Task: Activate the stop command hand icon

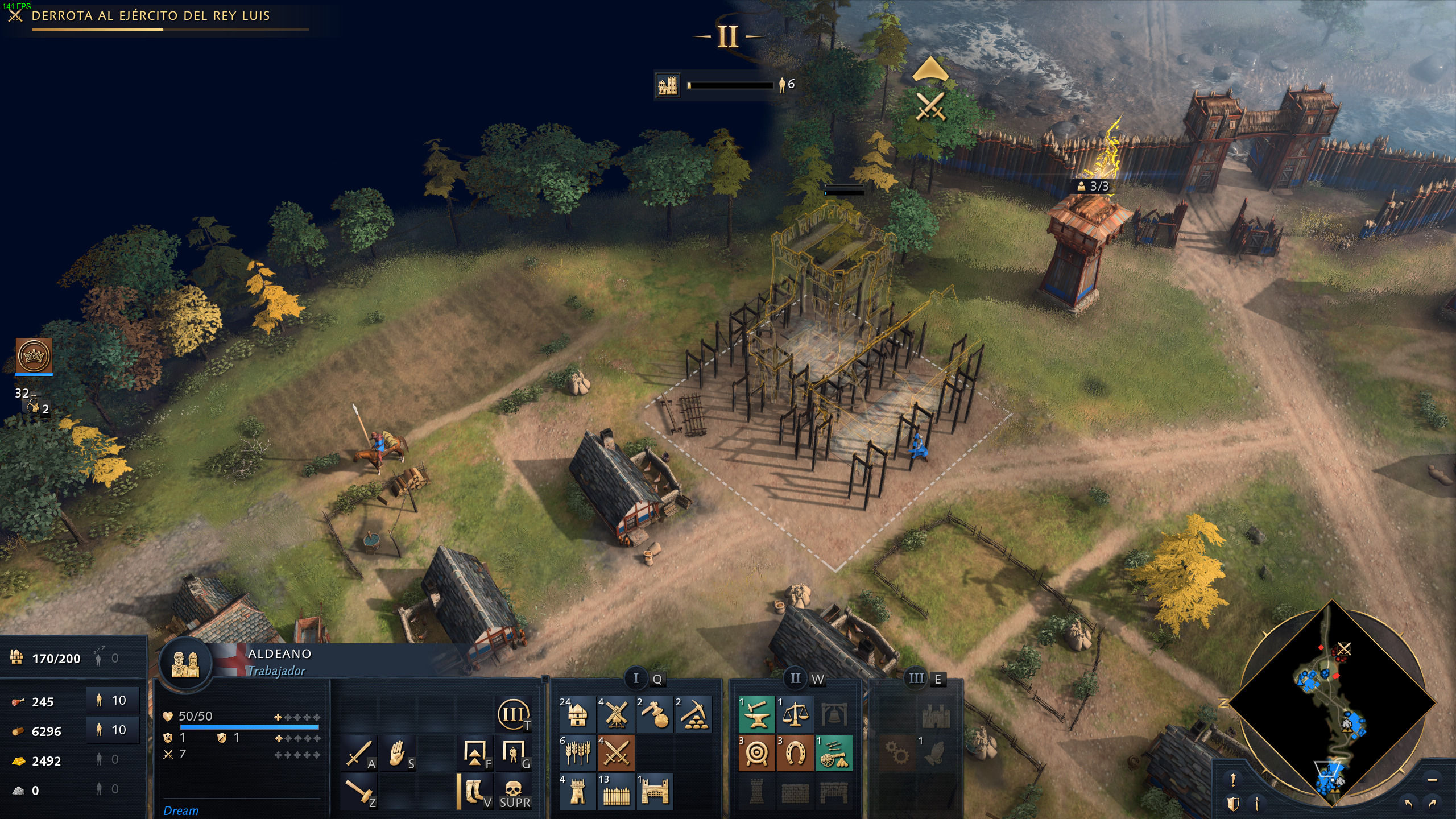Action: (398, 753)
